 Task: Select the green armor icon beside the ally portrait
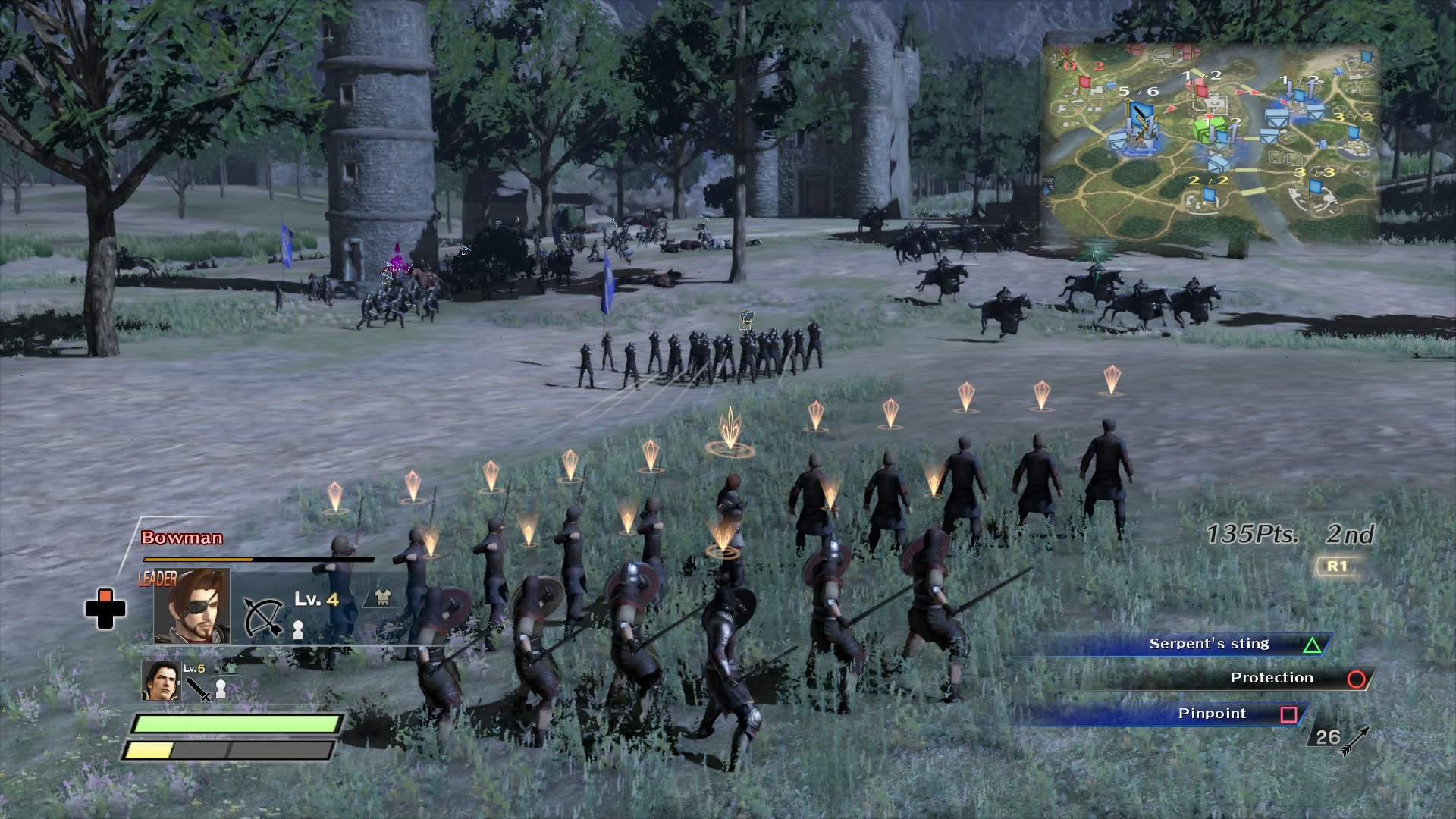(x=229, y=669)
